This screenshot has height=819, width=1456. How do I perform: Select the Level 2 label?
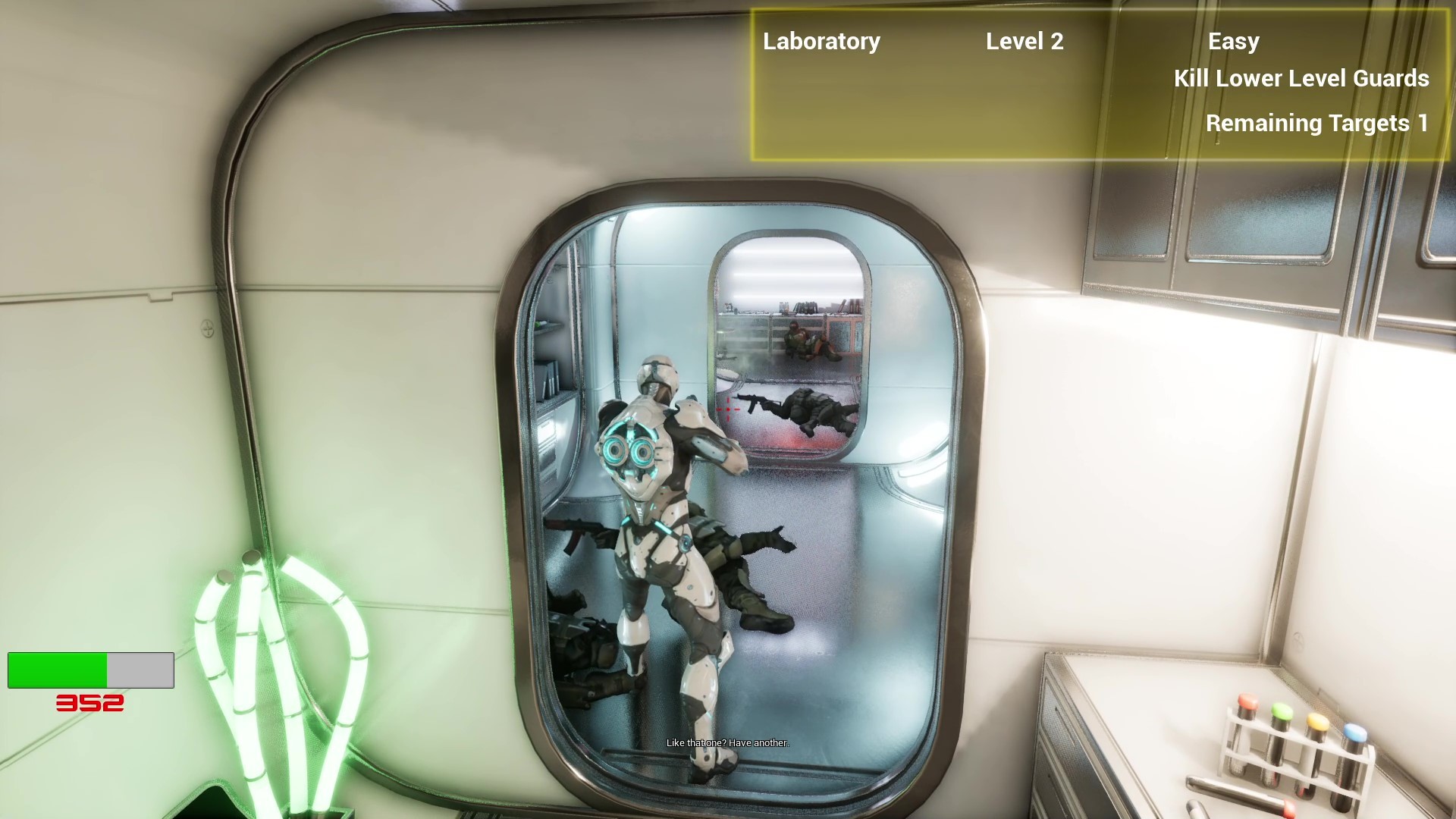coord(1025,42)
